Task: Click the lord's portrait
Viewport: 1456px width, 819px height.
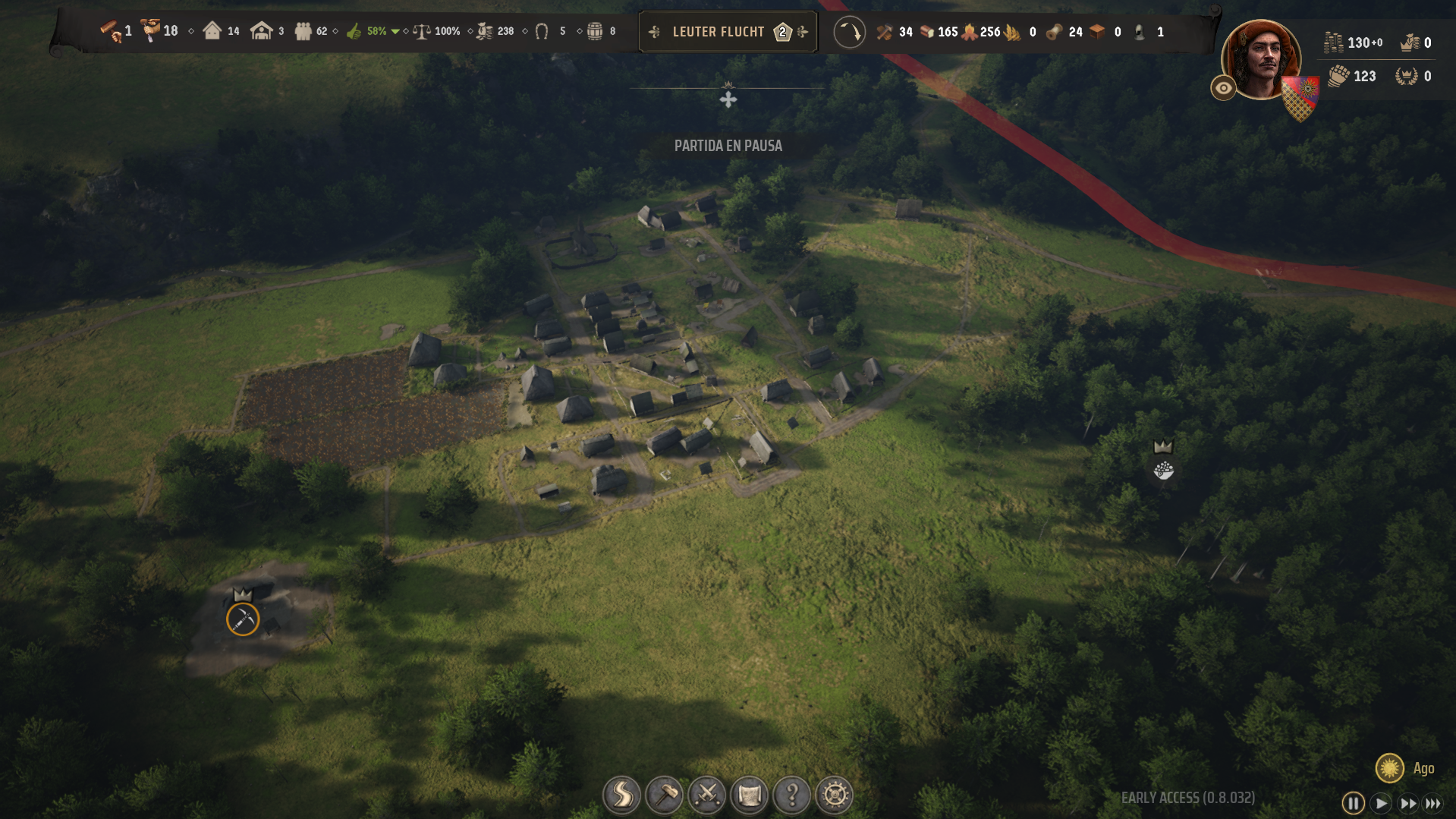Action: [1261, 59]
